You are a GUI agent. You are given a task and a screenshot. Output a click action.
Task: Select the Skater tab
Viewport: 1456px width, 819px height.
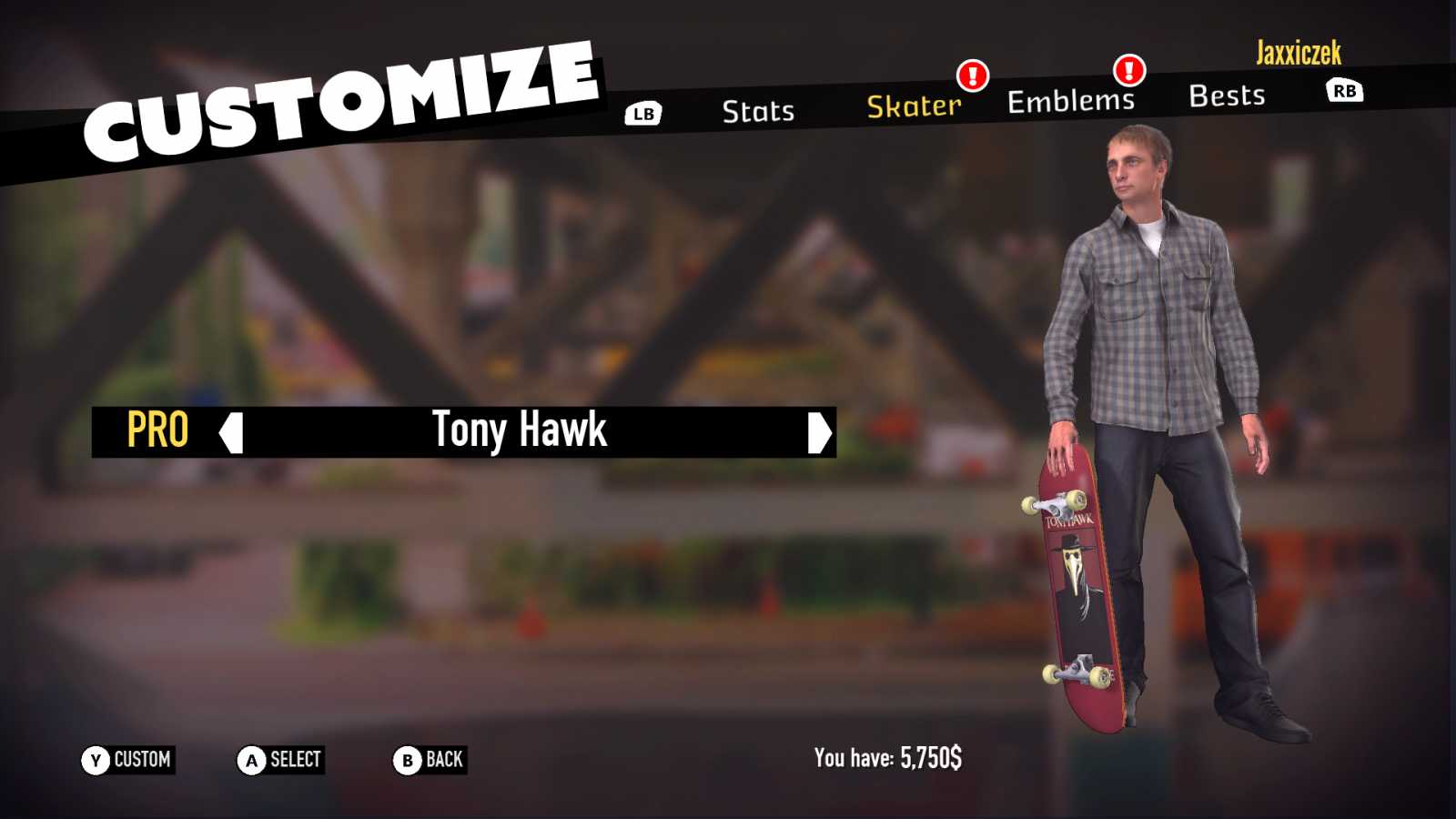(x=913, y=106)
